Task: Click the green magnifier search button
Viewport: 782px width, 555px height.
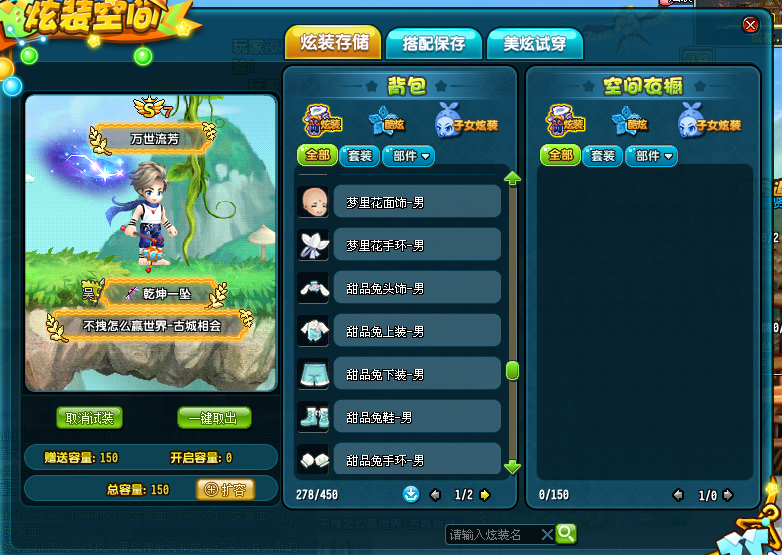Action: pos(566,534)
